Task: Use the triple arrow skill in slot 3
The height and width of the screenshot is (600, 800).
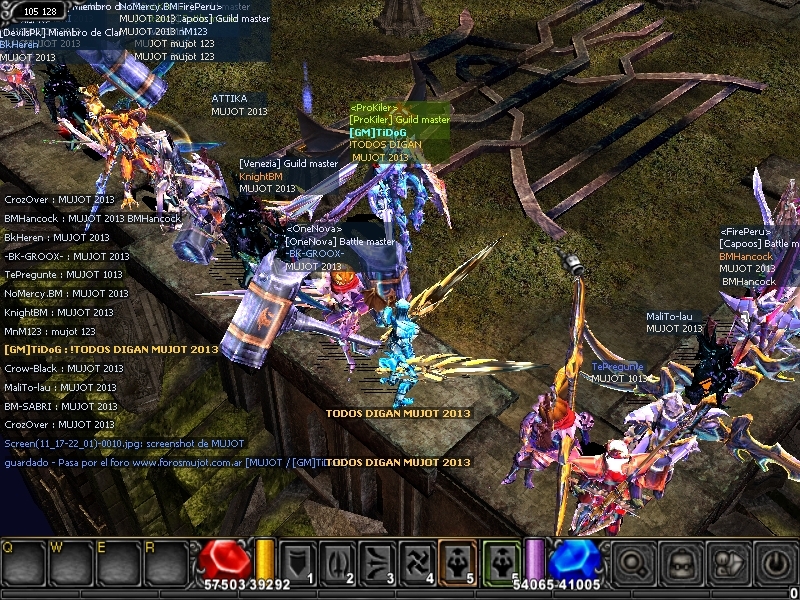Action: click(377, 562)
